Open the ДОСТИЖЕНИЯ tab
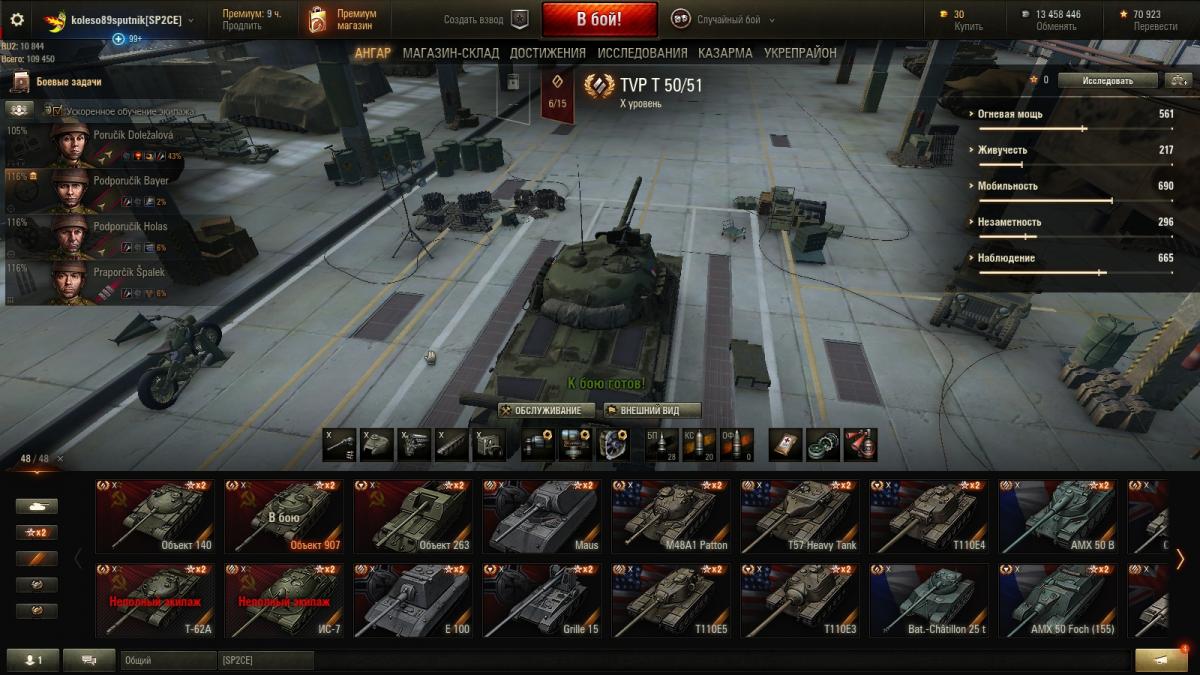The height and width of the screenshot is (675, 1200). tap(547, 53)
